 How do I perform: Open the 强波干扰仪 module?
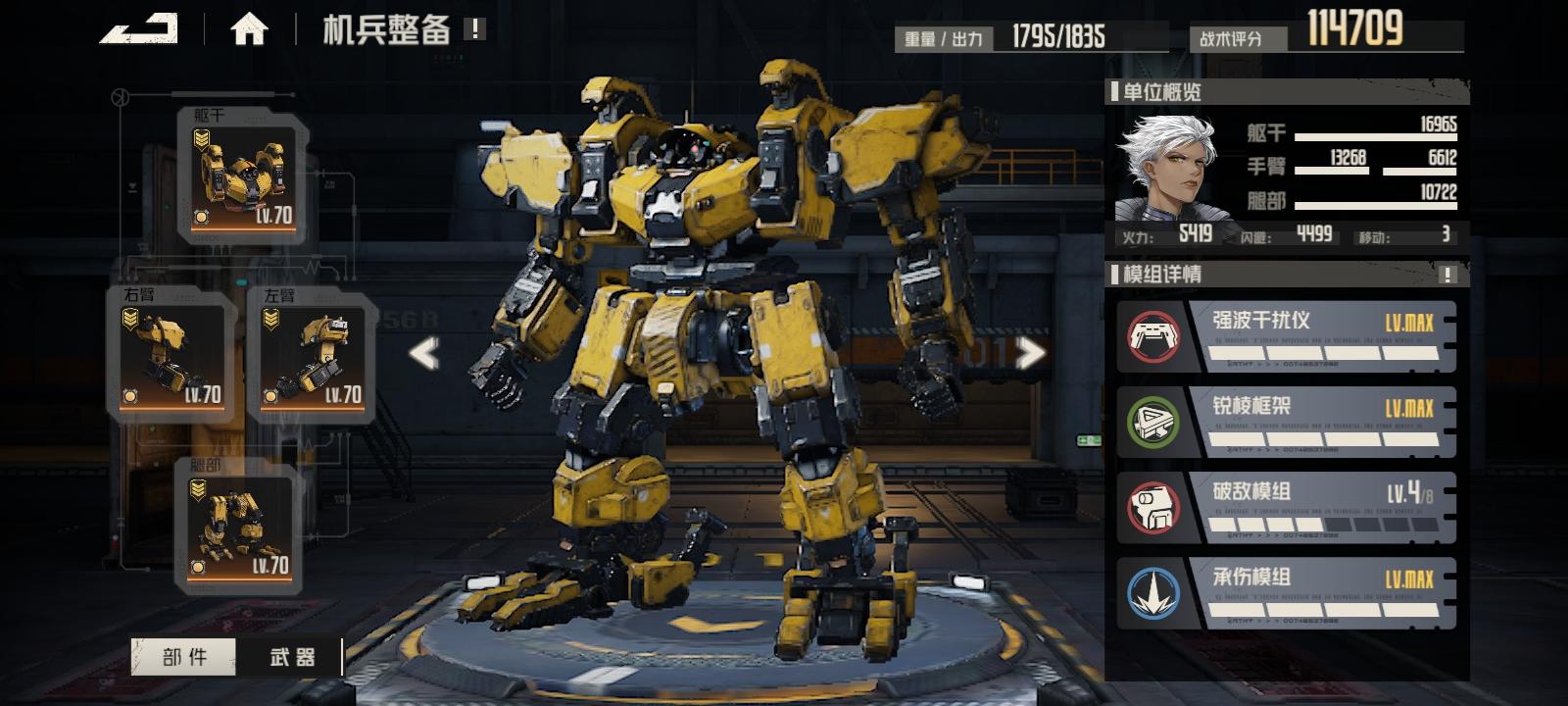point(1286,337)
